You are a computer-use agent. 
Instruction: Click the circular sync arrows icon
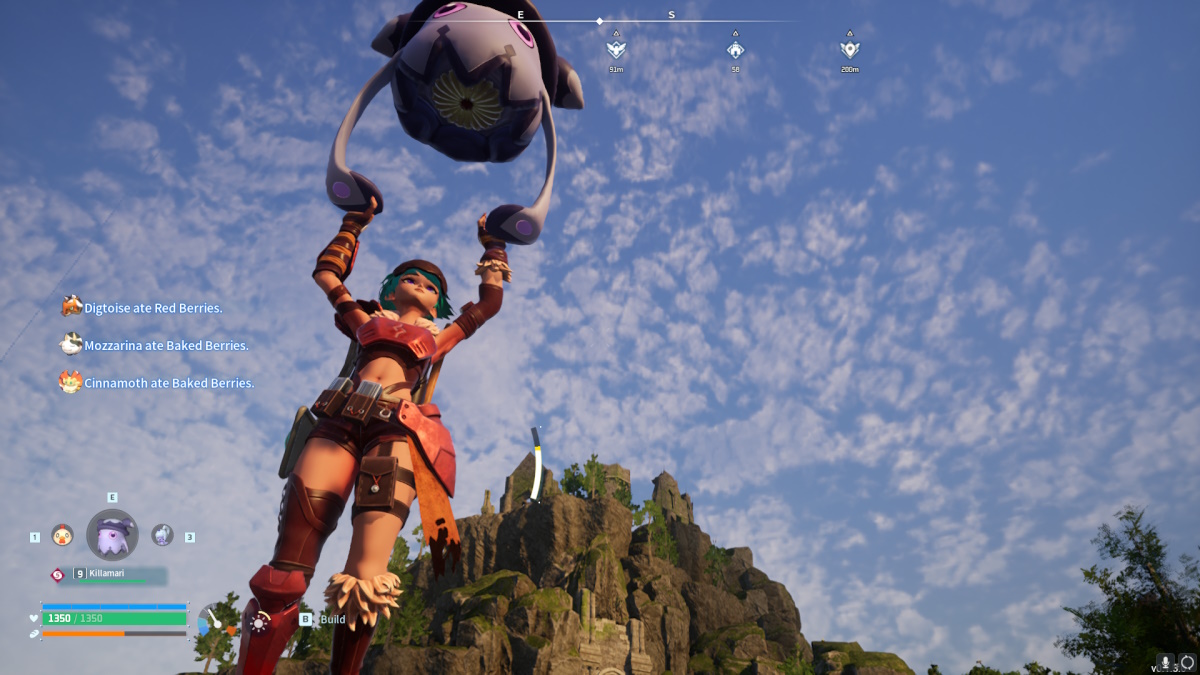[x=1186, y=662]
